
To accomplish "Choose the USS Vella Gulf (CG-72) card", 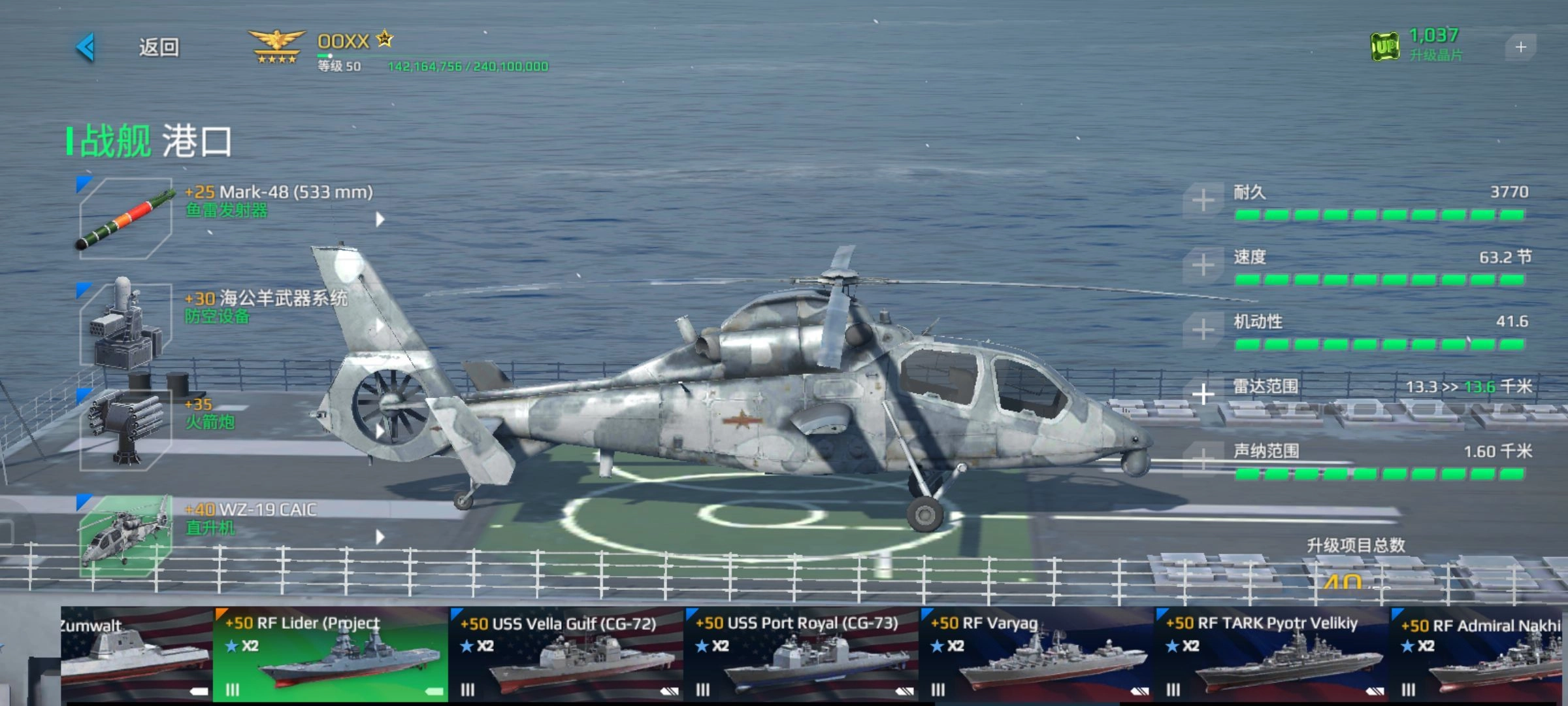I will tap(566, 655).
